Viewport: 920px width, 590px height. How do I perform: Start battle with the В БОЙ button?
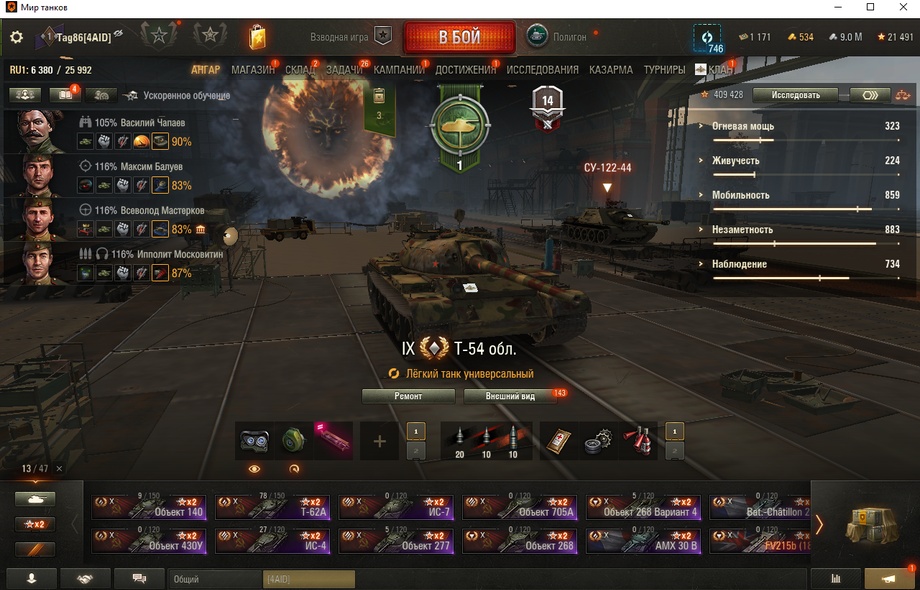tap(459, 37)
